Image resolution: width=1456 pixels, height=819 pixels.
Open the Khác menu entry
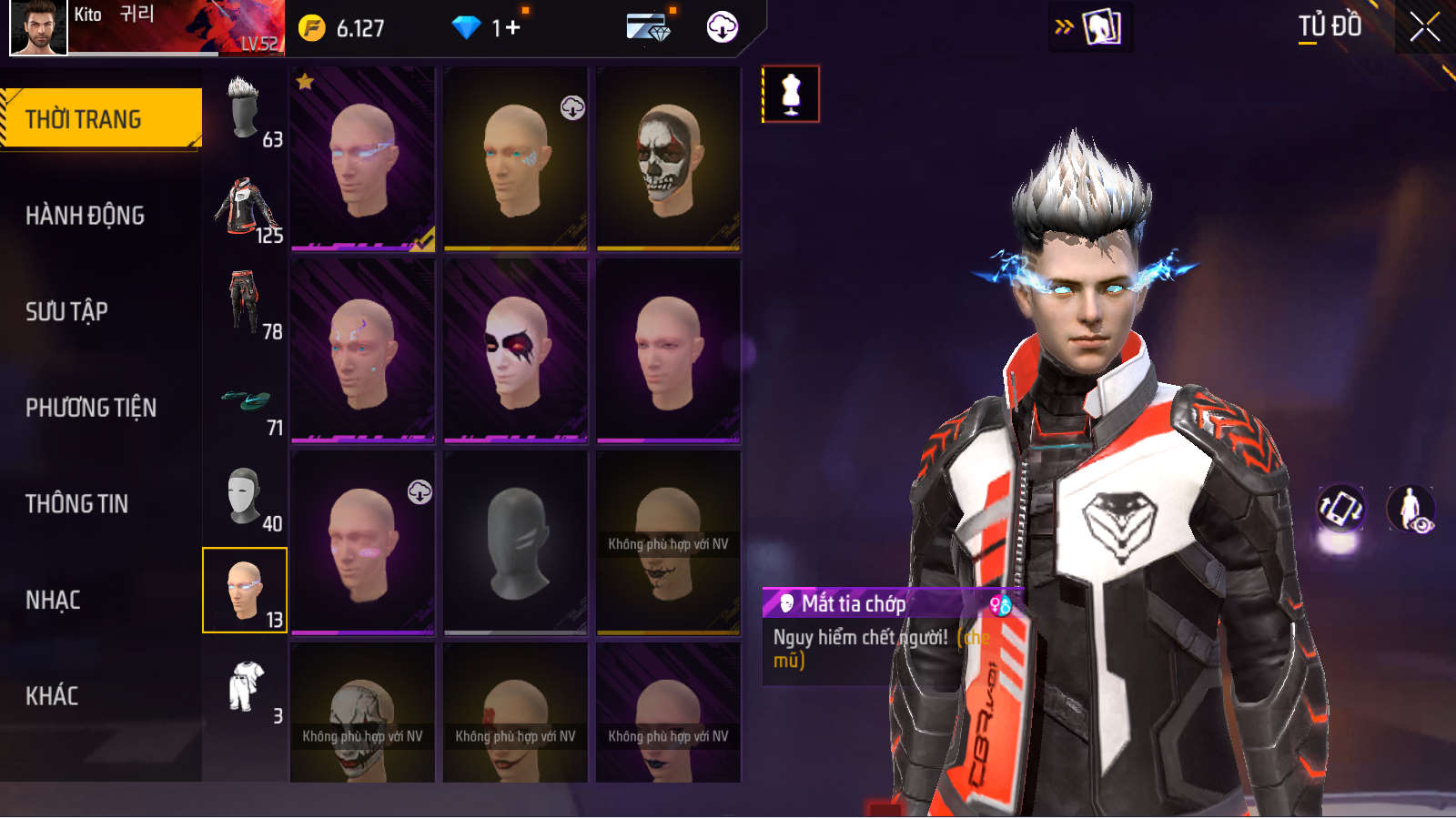[x=52, y=696]
